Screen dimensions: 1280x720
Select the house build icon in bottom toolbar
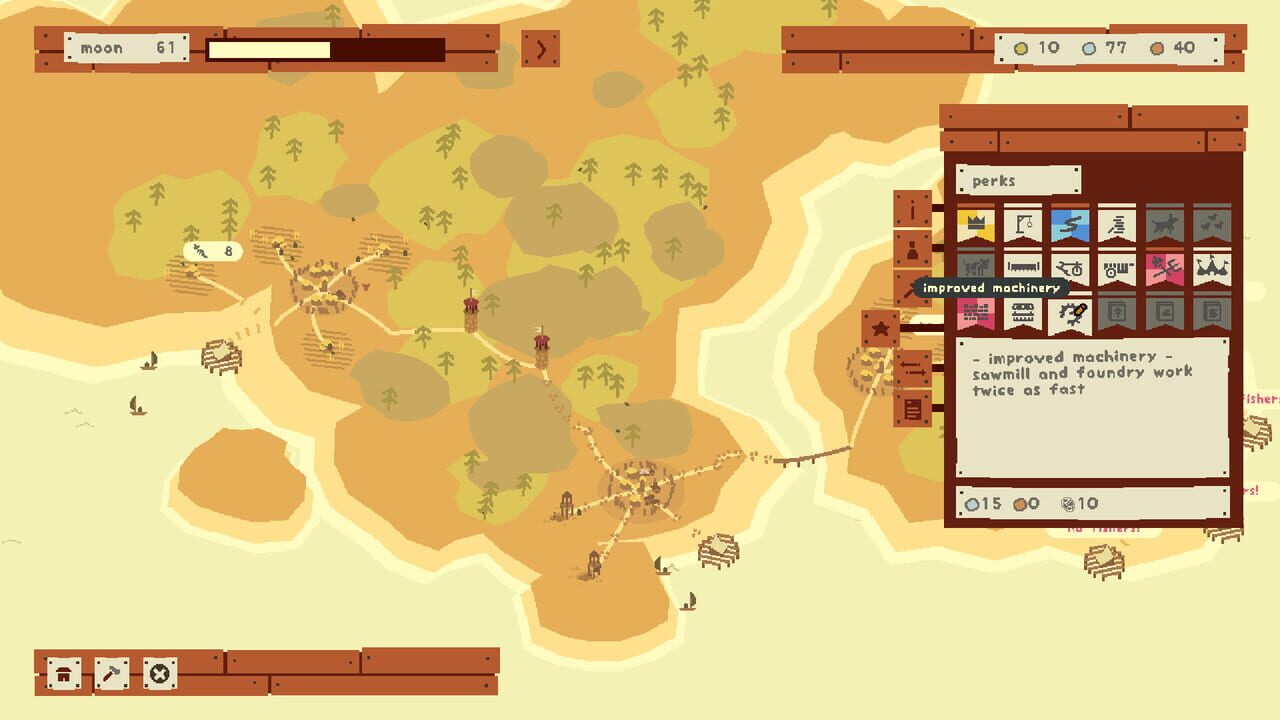pyautogui.click(x=63, y=673)
